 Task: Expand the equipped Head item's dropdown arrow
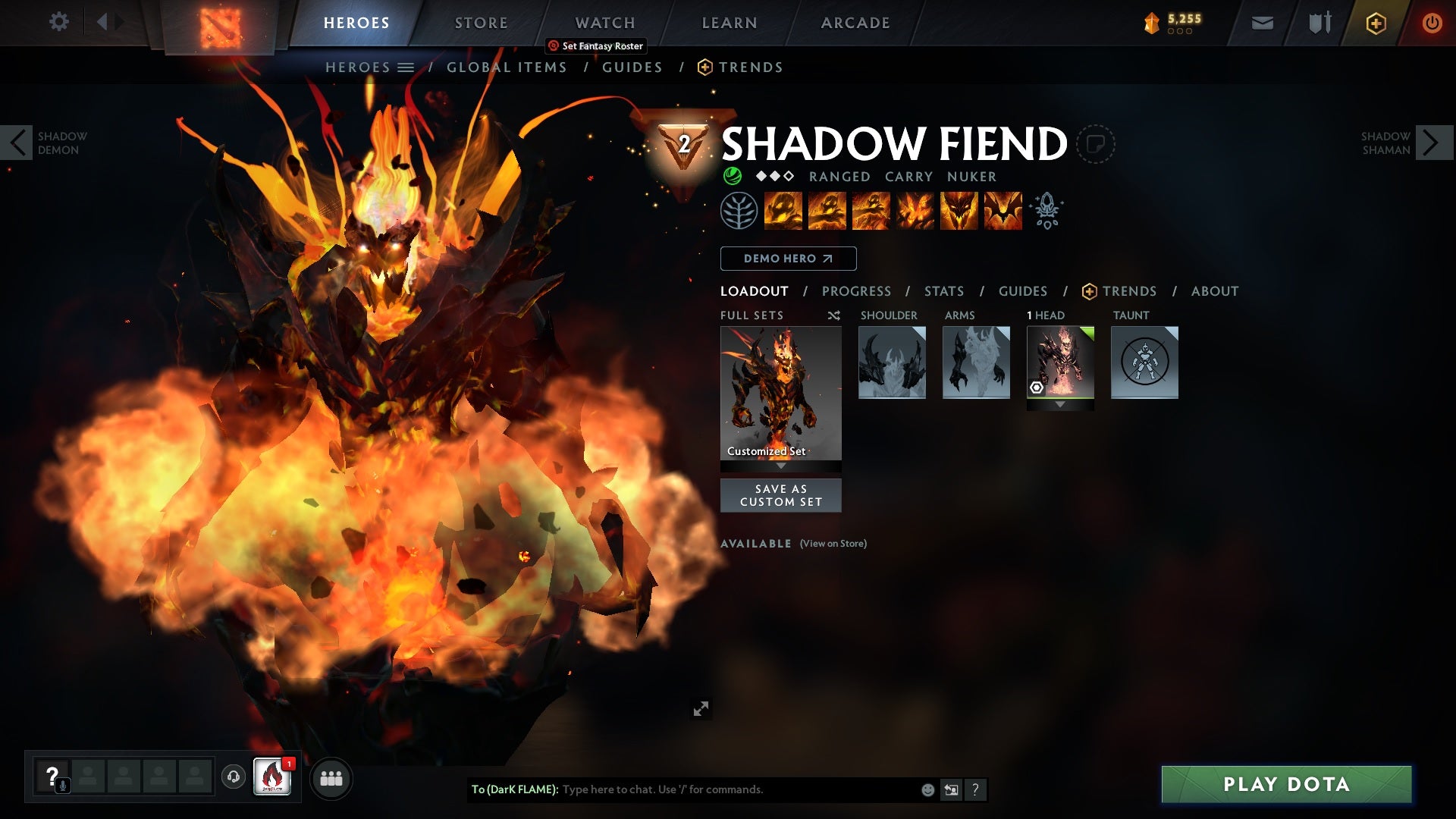[x=1059, y=404]
